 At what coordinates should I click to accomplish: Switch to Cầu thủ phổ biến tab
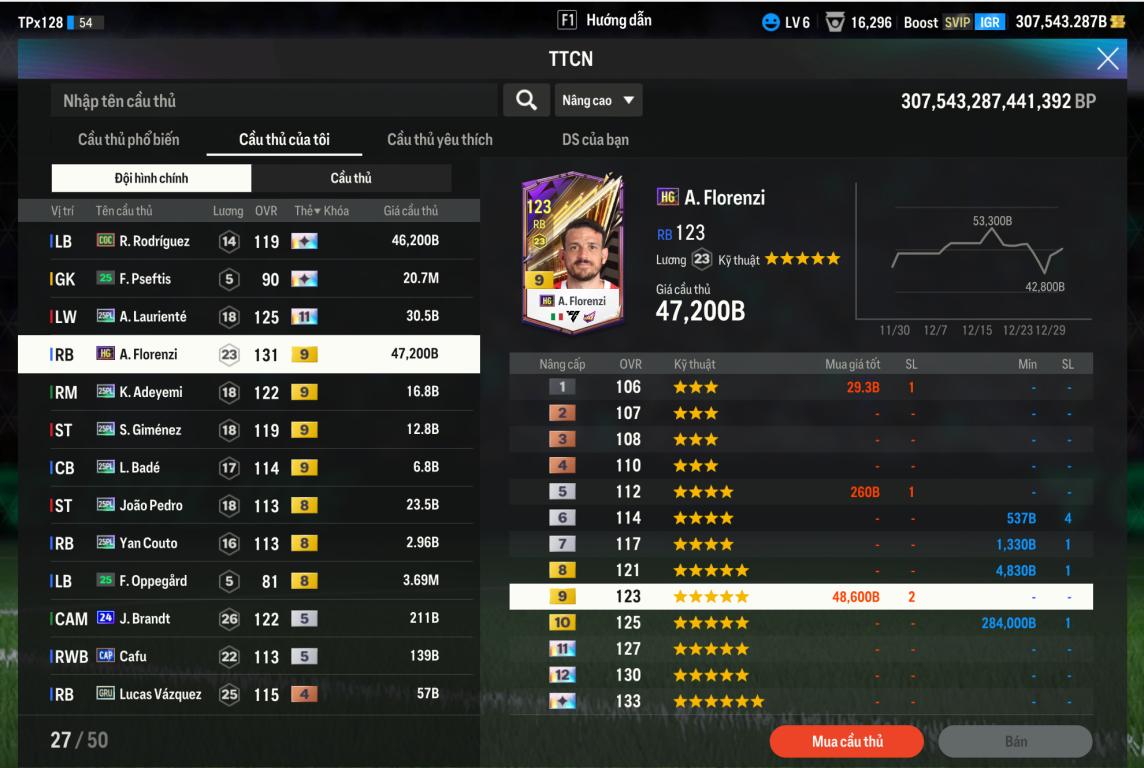pos(129,140)
